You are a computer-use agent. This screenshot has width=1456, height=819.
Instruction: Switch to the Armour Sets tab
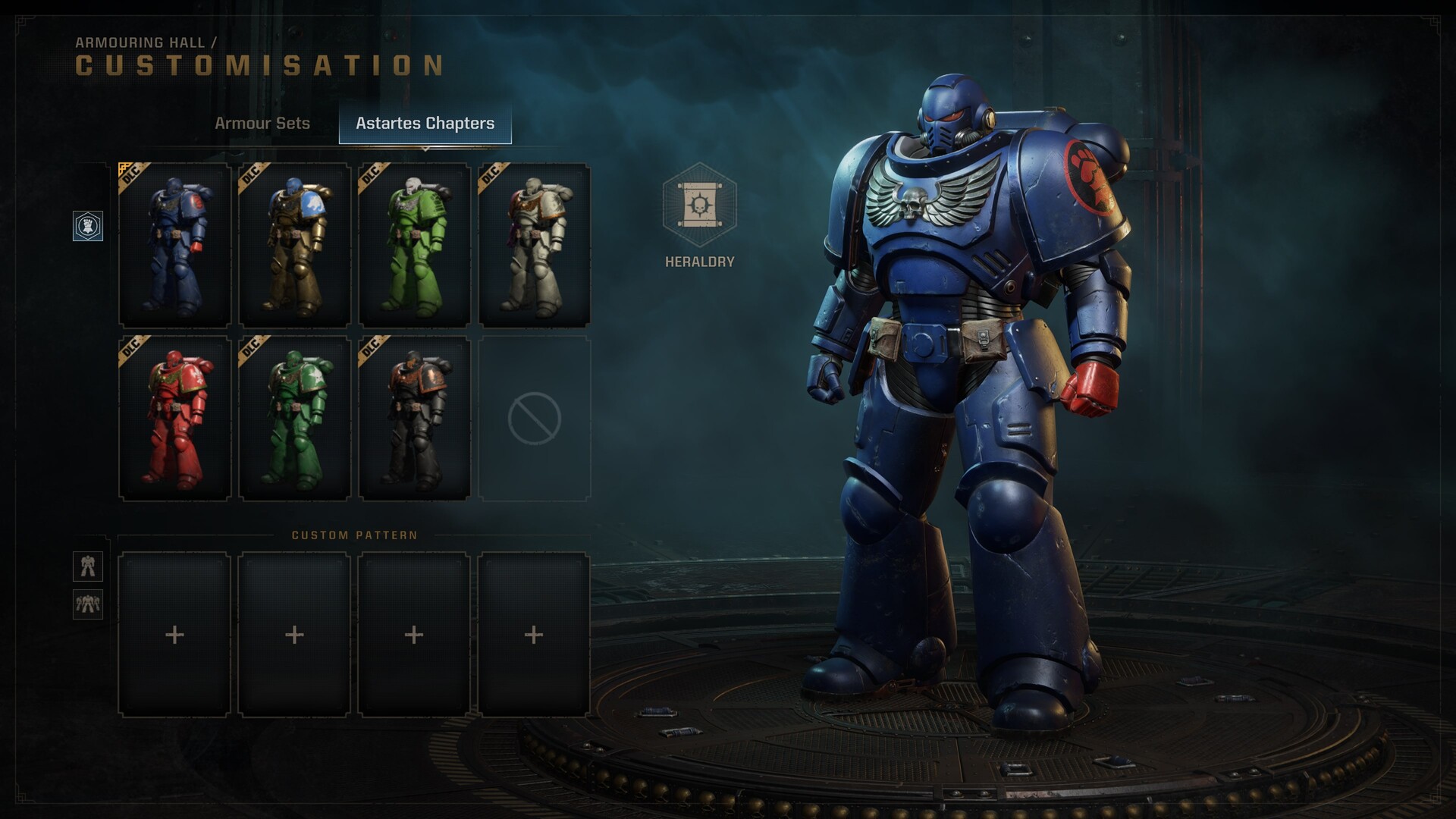click(262, 124)
